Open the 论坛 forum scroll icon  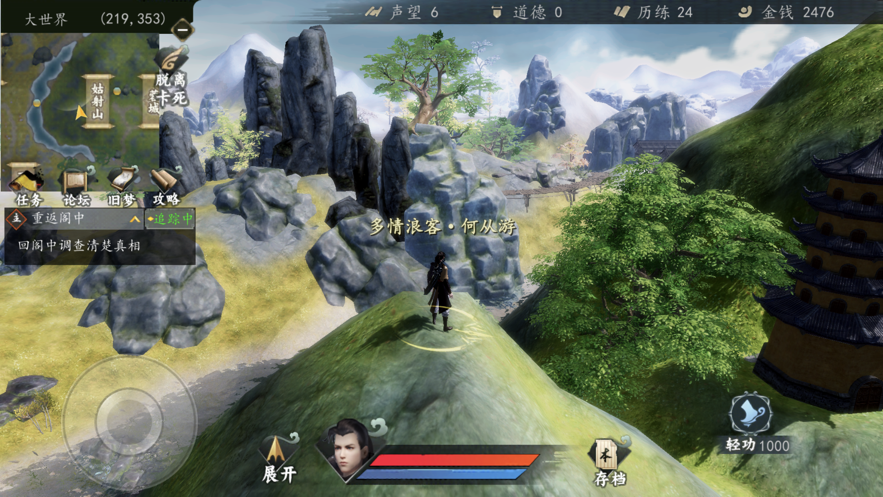76,186
